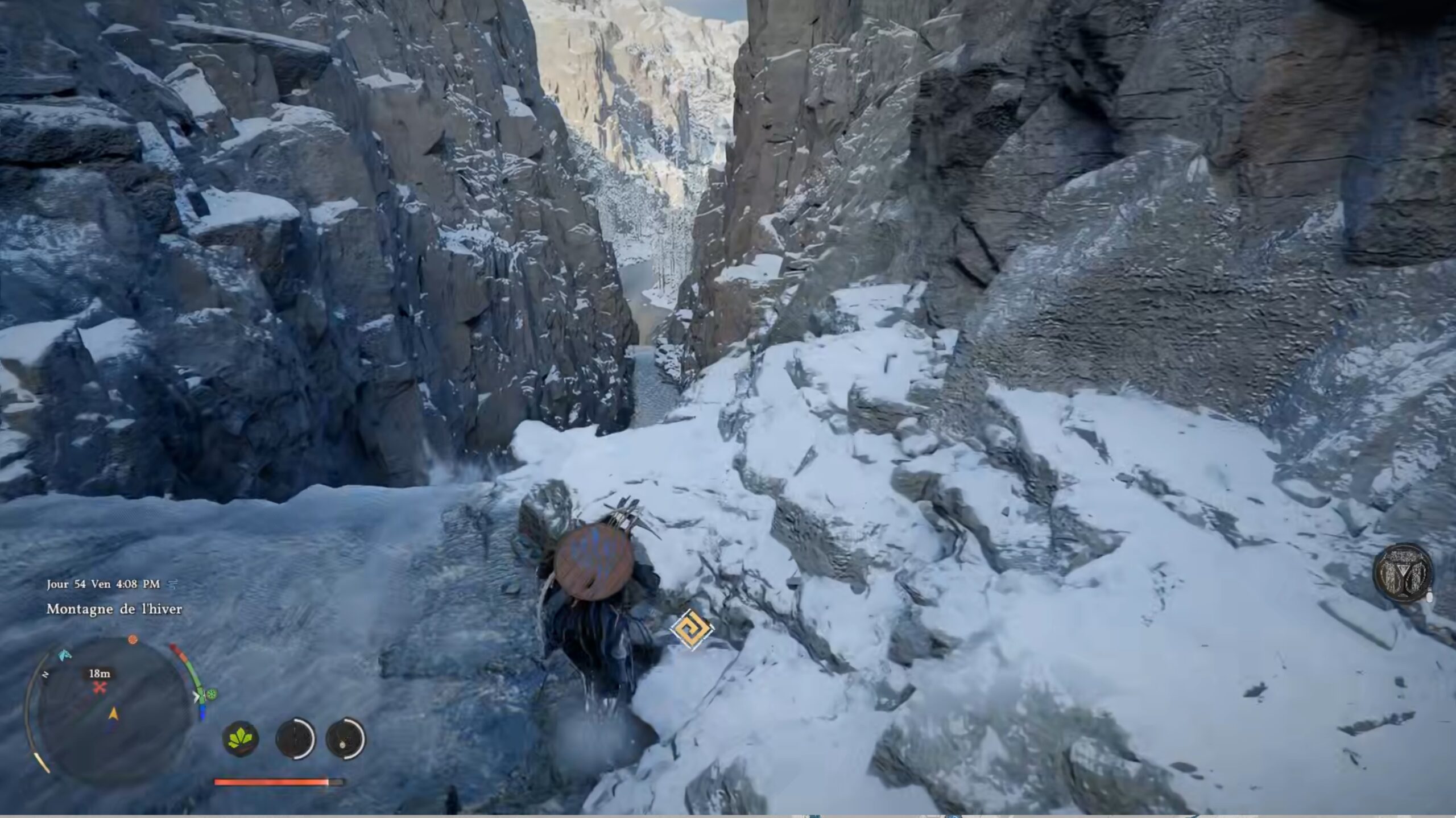Use the green leaf ration icon
1456x818 pixels.
(x=241, y=739)
